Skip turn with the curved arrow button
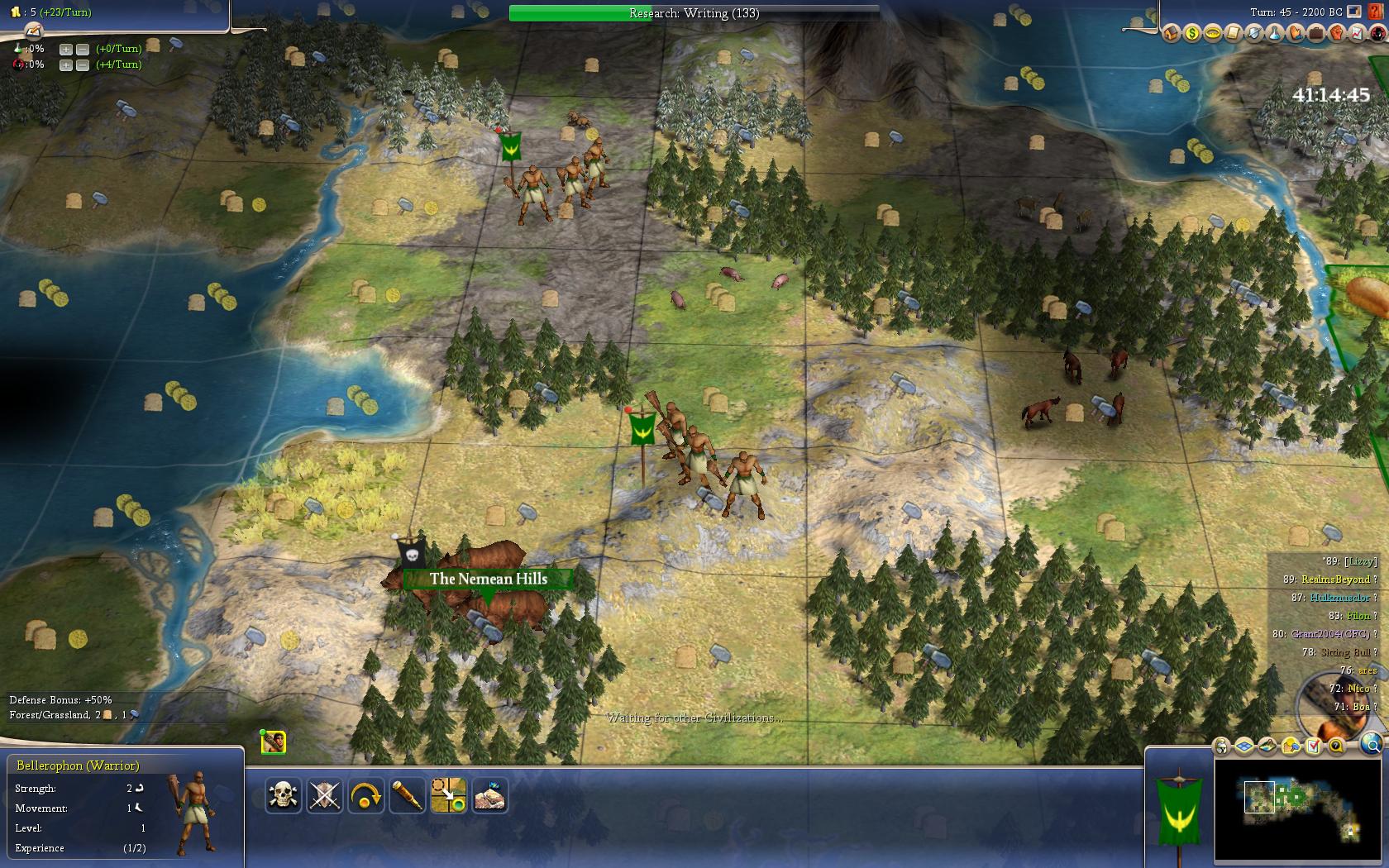 (x=365, y=796)
